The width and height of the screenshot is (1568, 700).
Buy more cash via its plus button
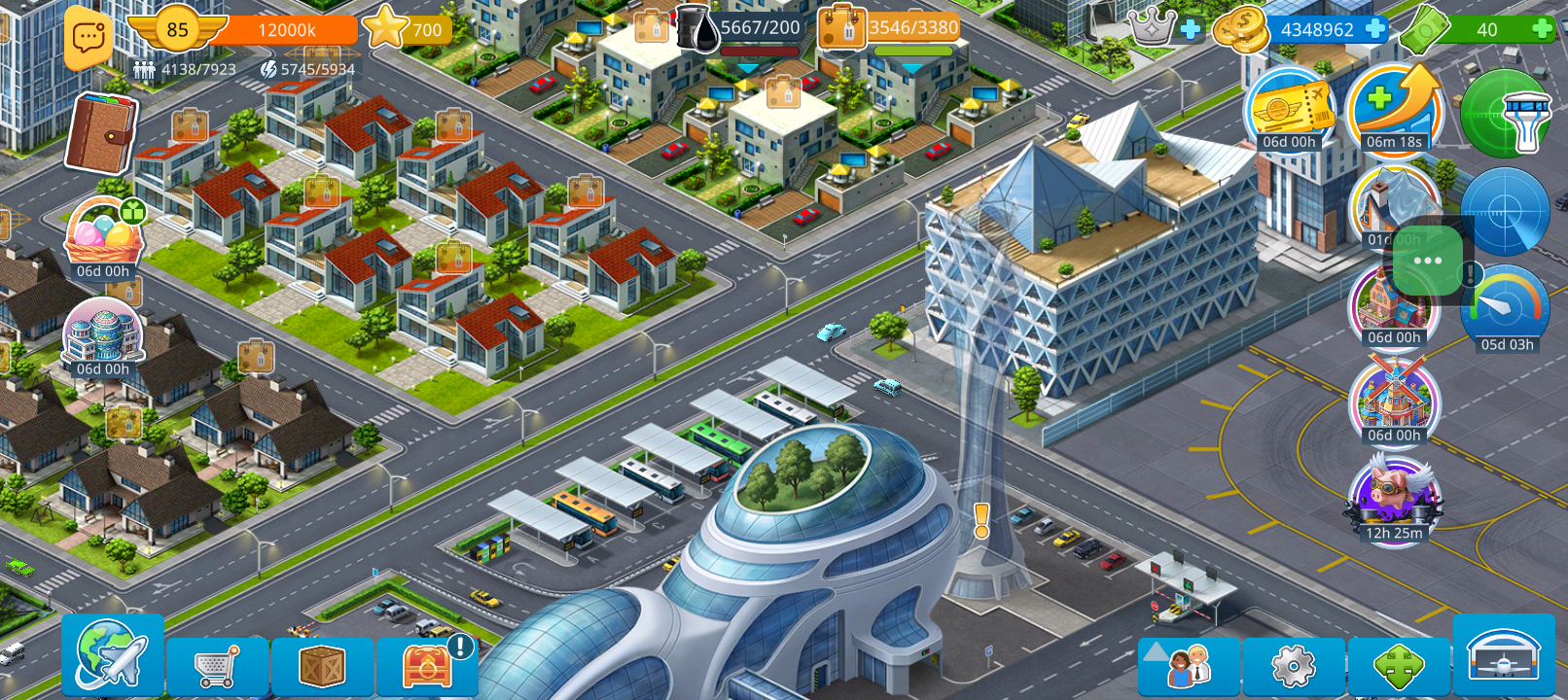(1540, 29)
